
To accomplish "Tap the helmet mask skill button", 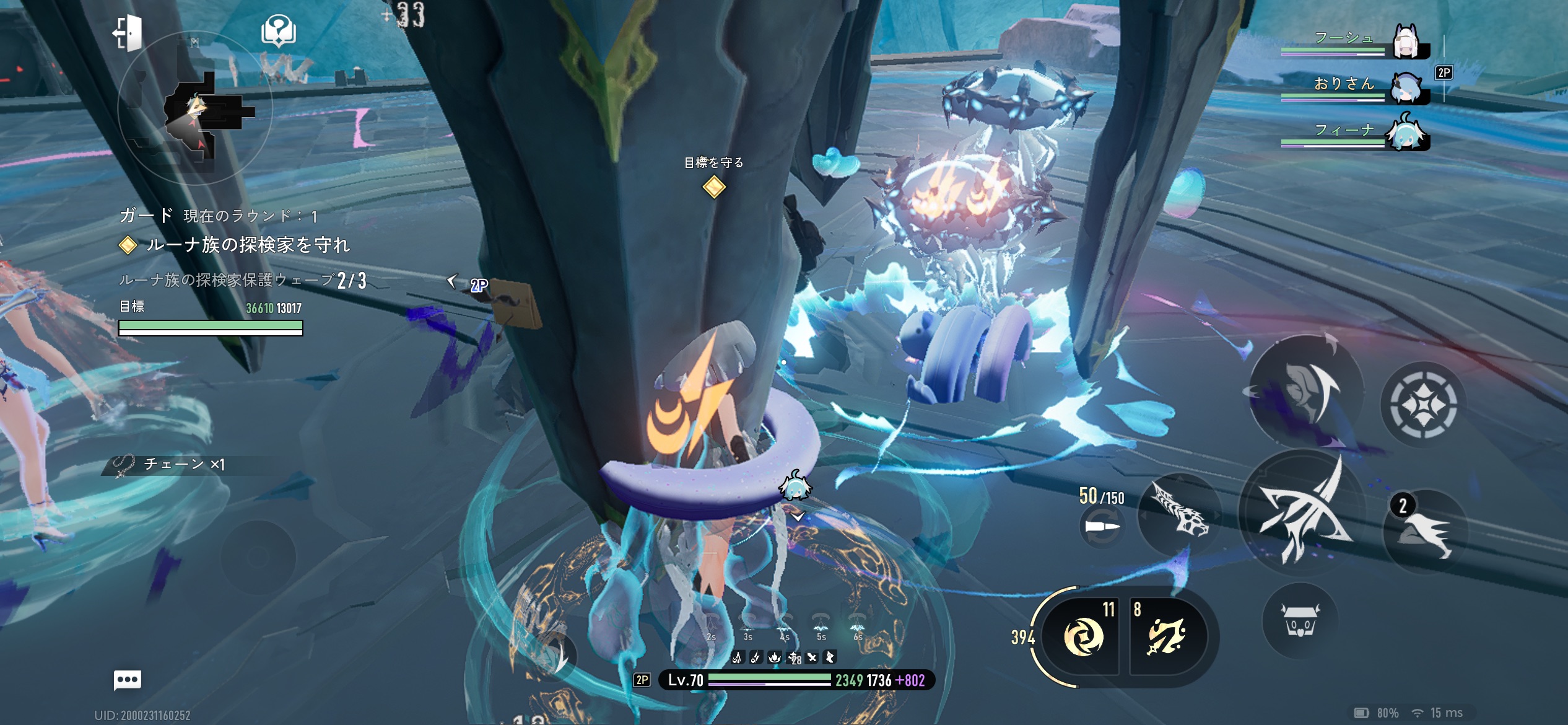I will 1307,390.
